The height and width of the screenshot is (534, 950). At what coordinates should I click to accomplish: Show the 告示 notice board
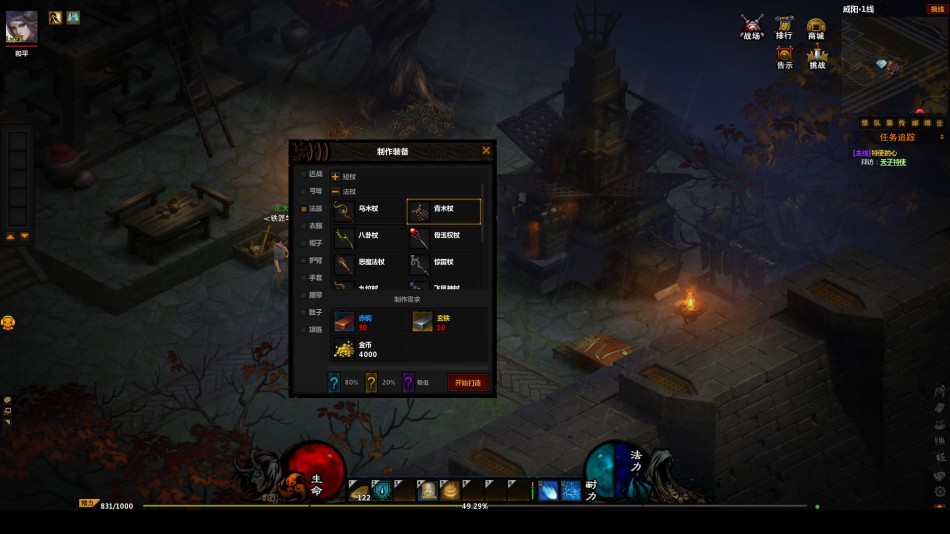785,57
